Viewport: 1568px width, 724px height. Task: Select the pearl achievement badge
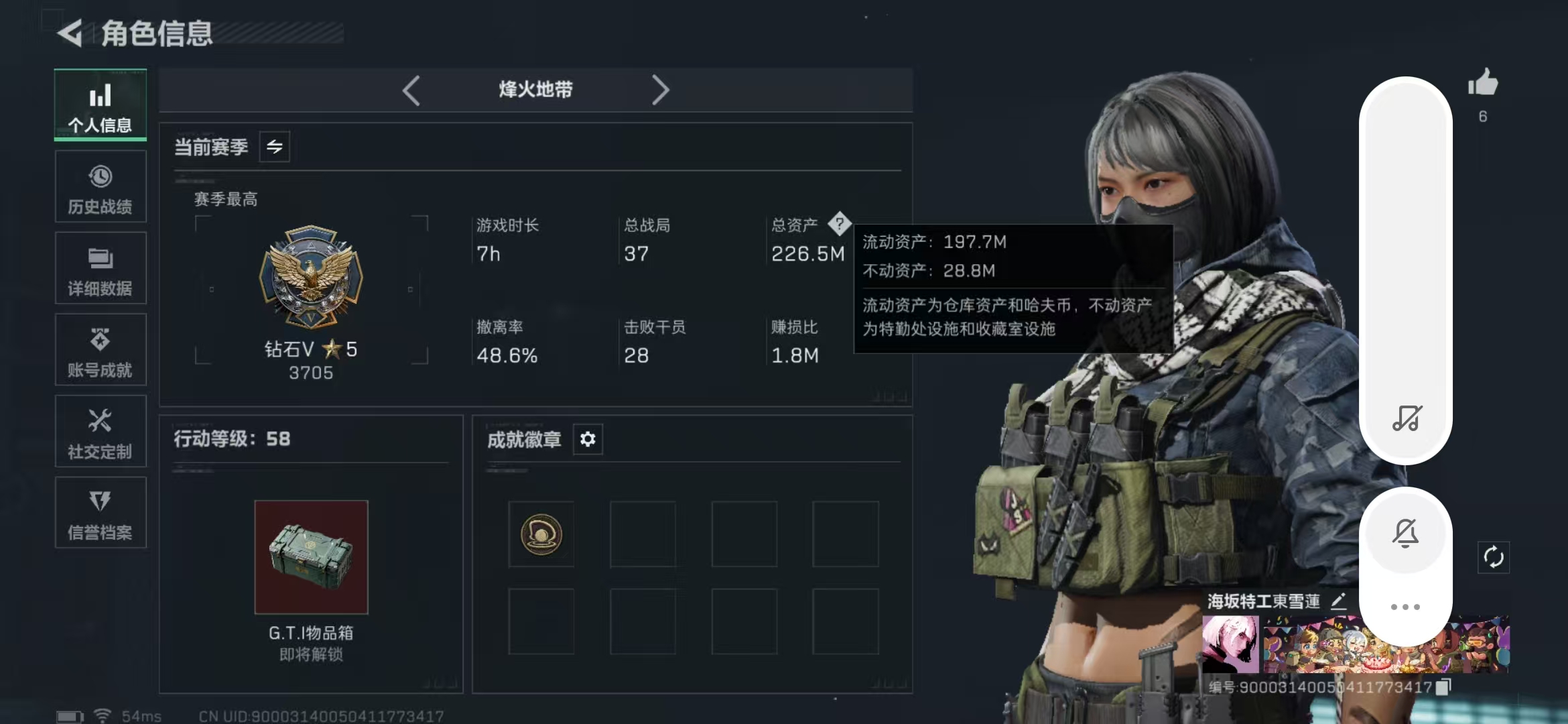541,534
